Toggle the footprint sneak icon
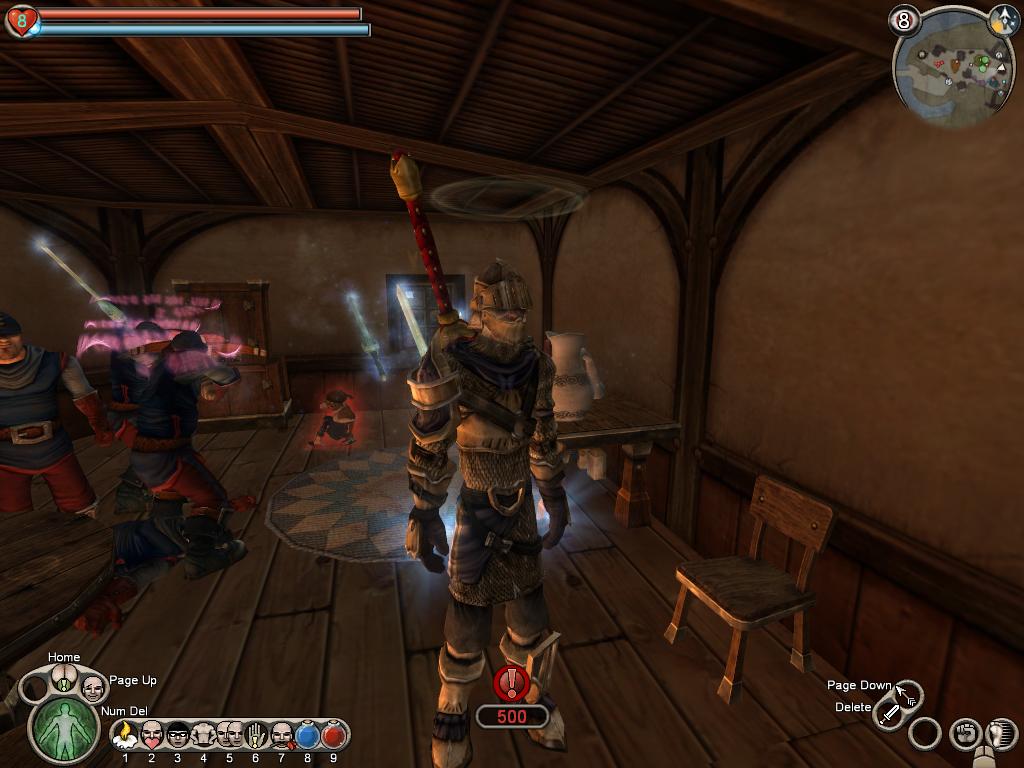The image size is (1024, 768). coord(998,734)
